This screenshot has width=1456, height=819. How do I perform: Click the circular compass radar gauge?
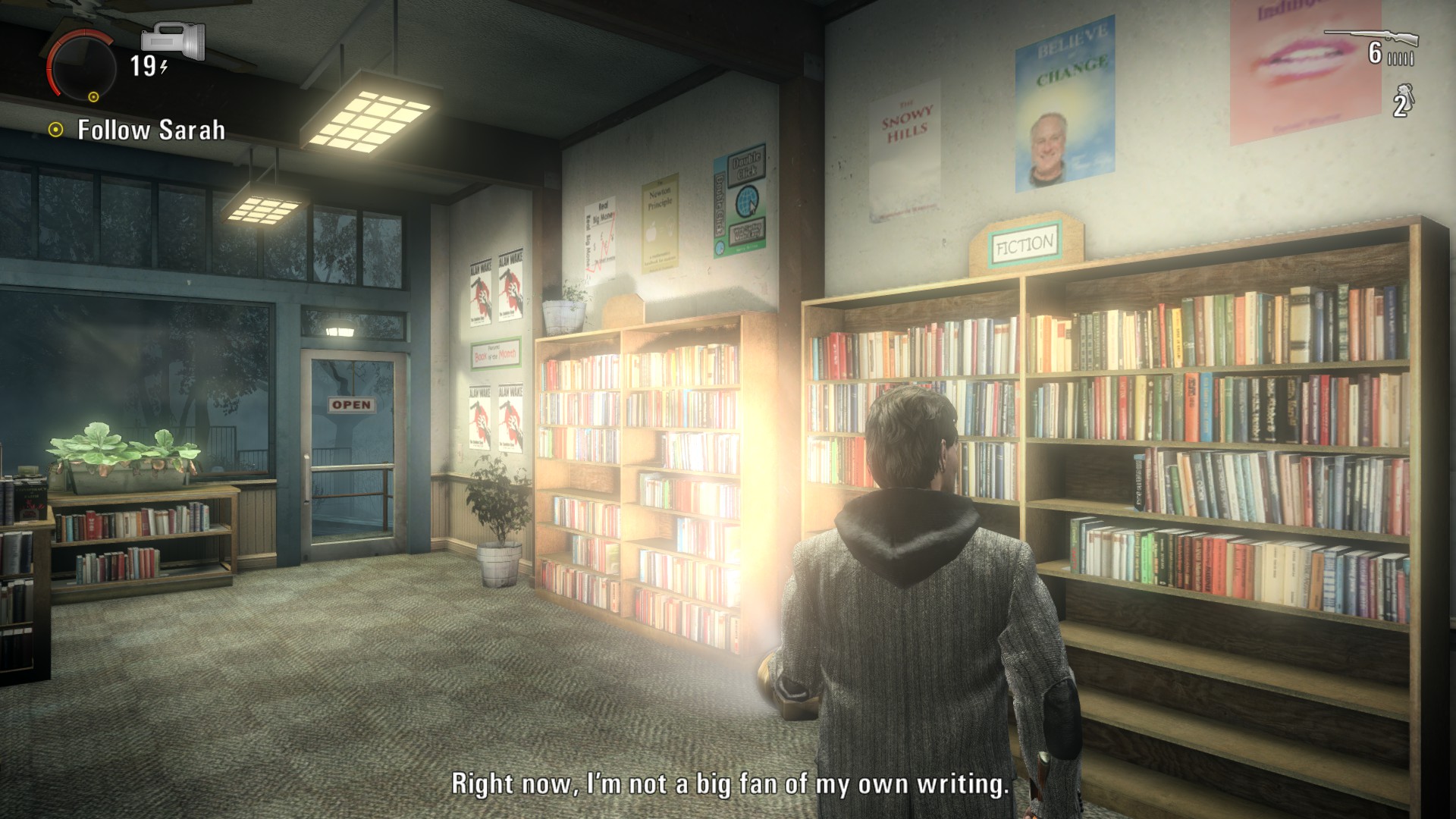pyautogui.click(x=81, y=67)
